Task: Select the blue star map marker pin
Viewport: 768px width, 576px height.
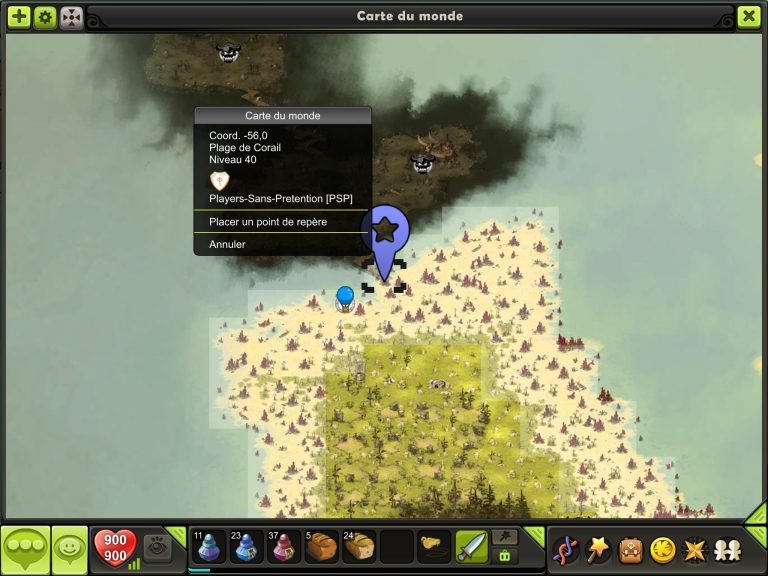Action: [x=385, y=234]
